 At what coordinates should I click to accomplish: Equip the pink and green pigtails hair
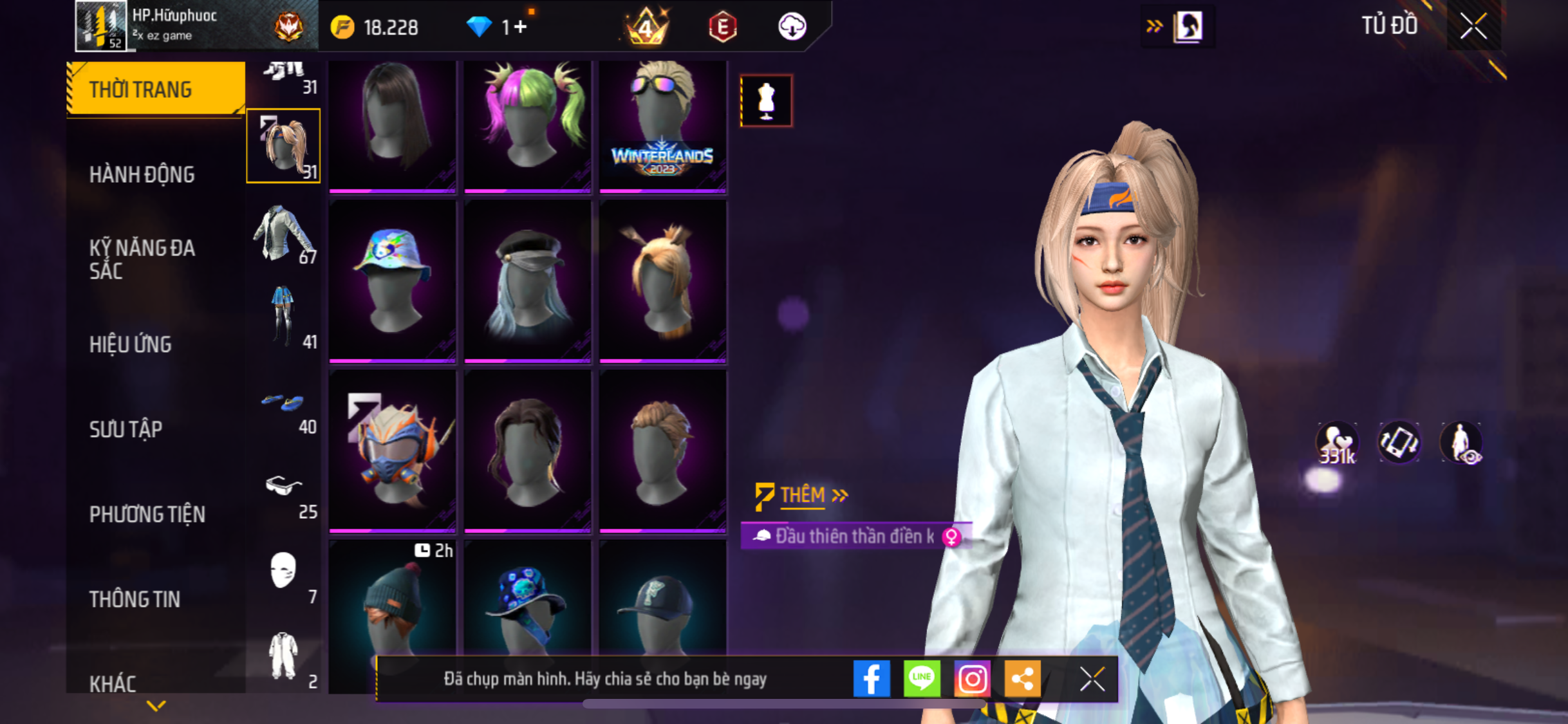pos(527,125)
